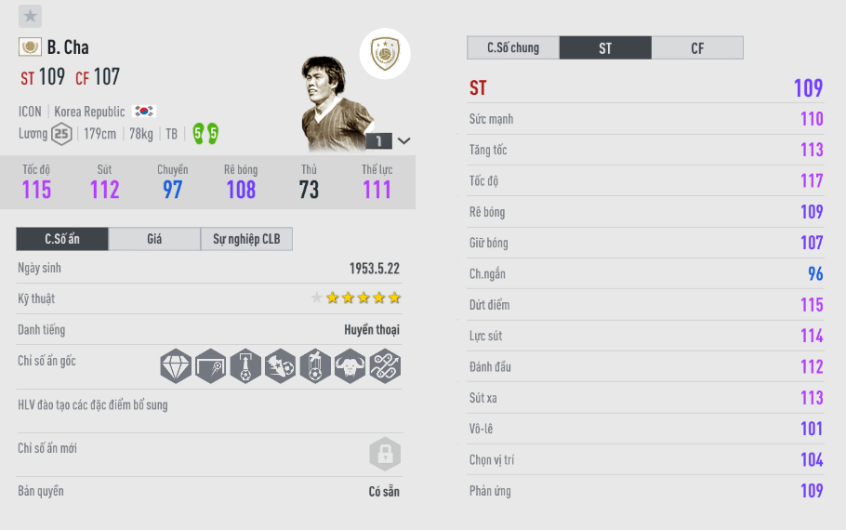The height and width of the screenshot is (530, 846).
Task: Switch to the C.Số ẩn tab
Action: [x=62, y=239]
